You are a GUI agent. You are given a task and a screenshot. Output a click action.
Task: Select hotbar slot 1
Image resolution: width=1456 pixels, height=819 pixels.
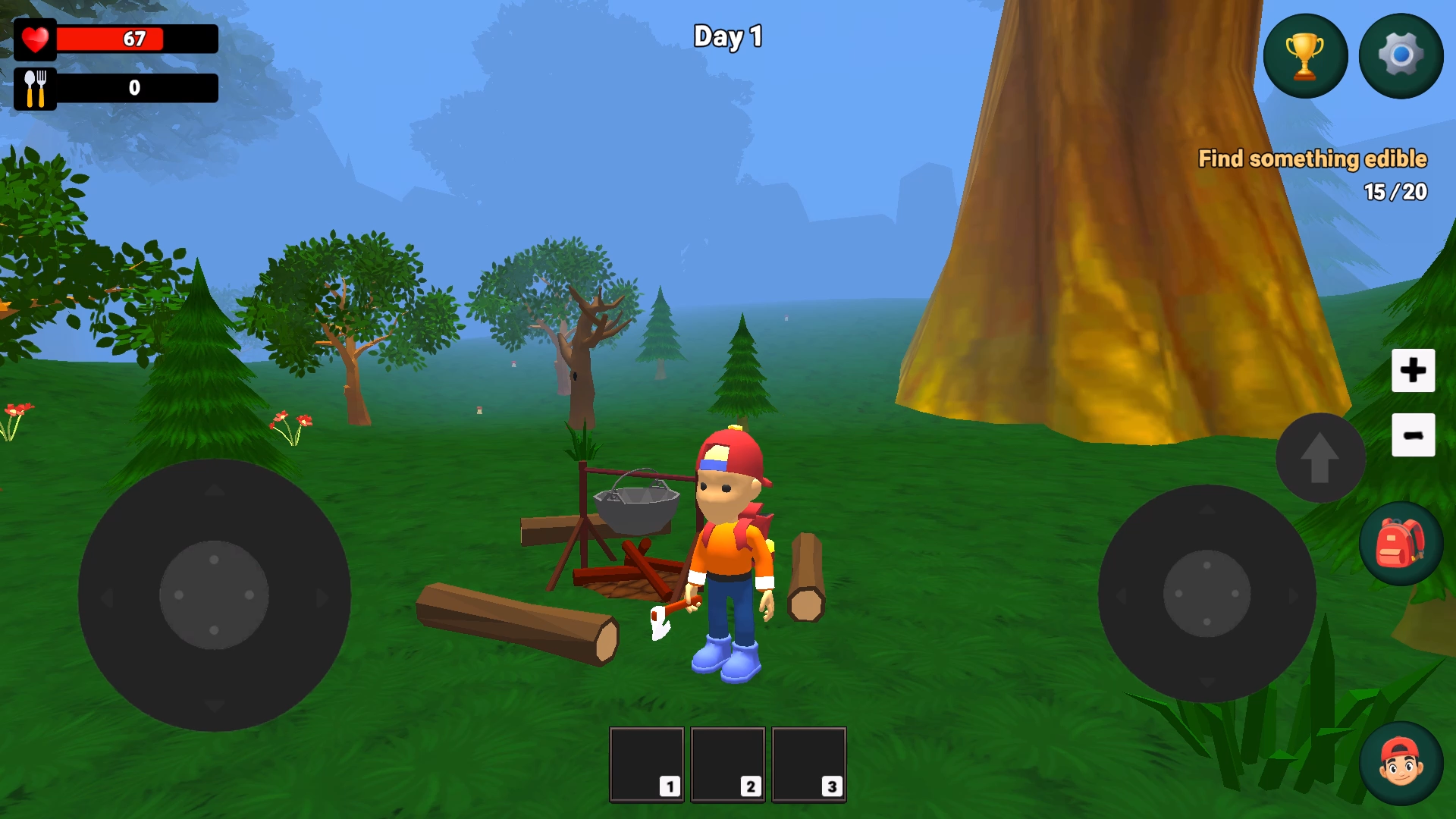pos(646,764)
